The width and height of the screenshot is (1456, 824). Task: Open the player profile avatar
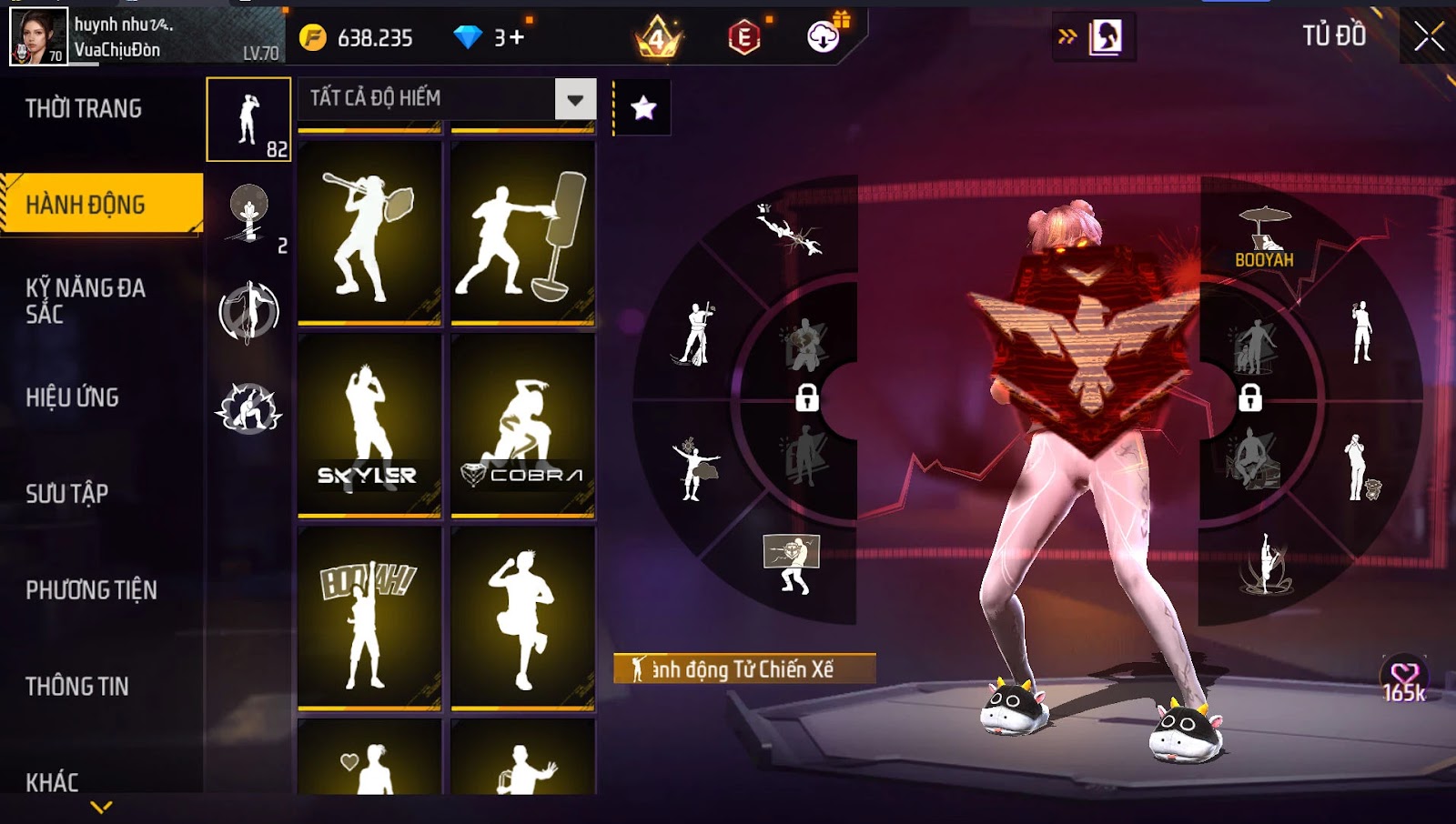38,36
